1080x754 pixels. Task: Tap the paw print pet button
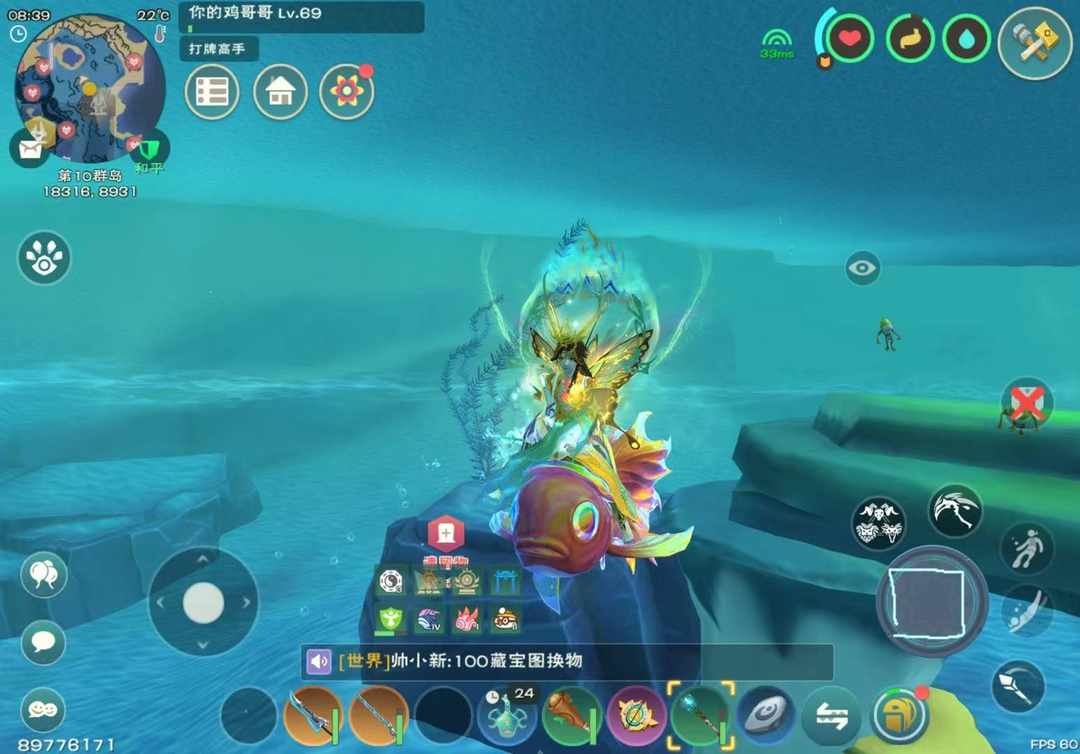pyautogui.click(x=44, y=258)
